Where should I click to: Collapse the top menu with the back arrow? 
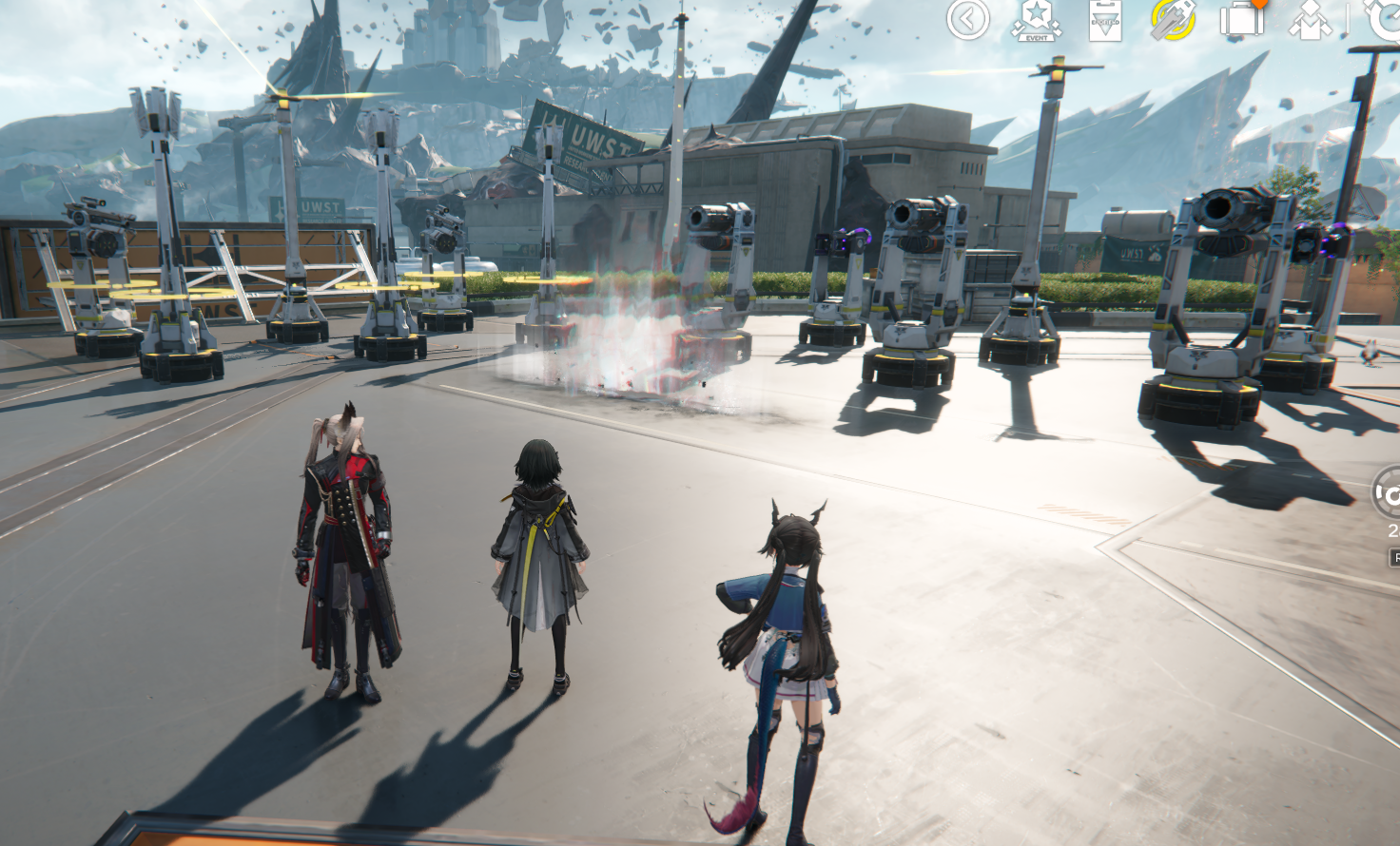(967, 19)
